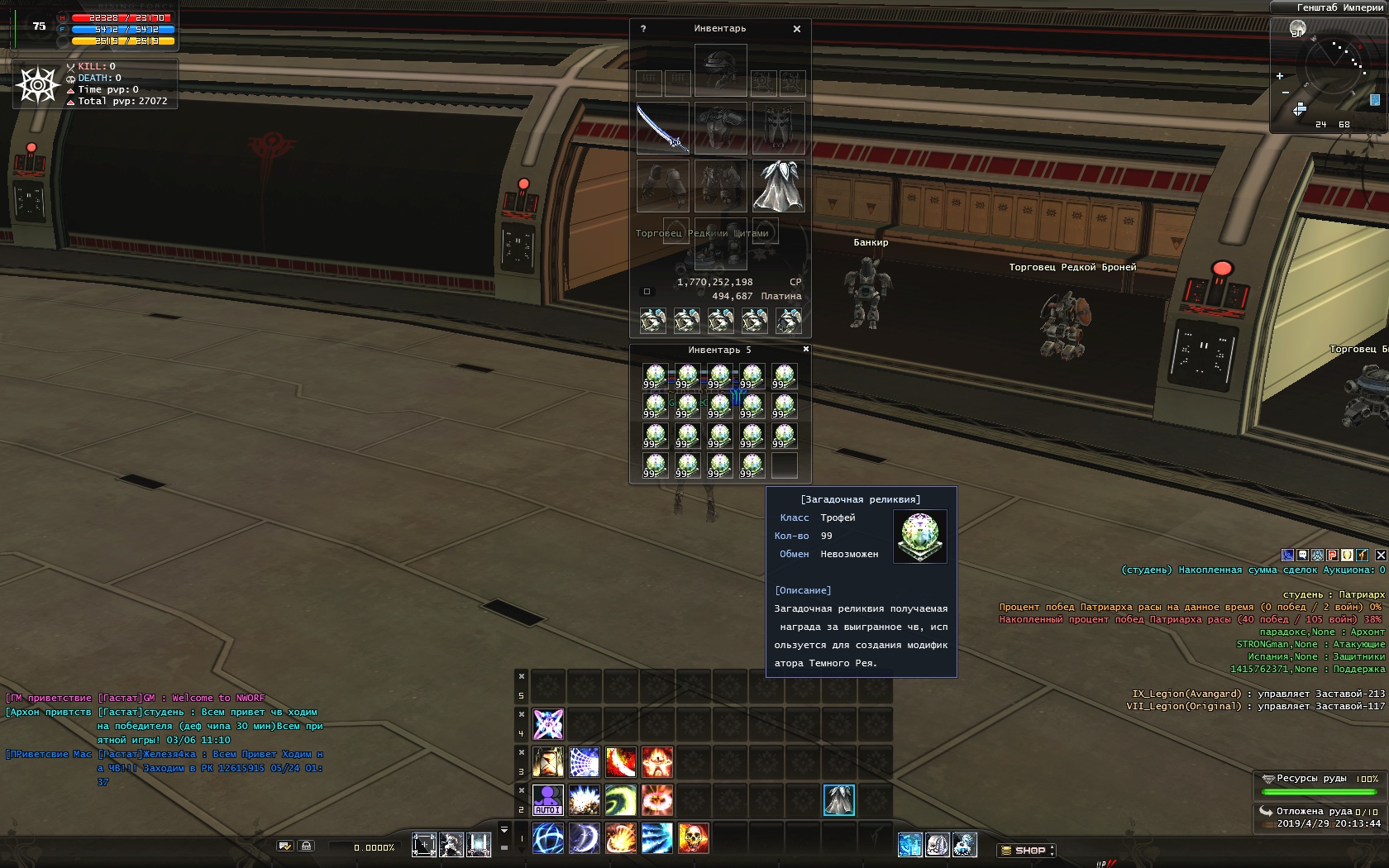Toggle the AUTO I purple icon
This screenshot has width=1389, height=868.
pos(547,799)
